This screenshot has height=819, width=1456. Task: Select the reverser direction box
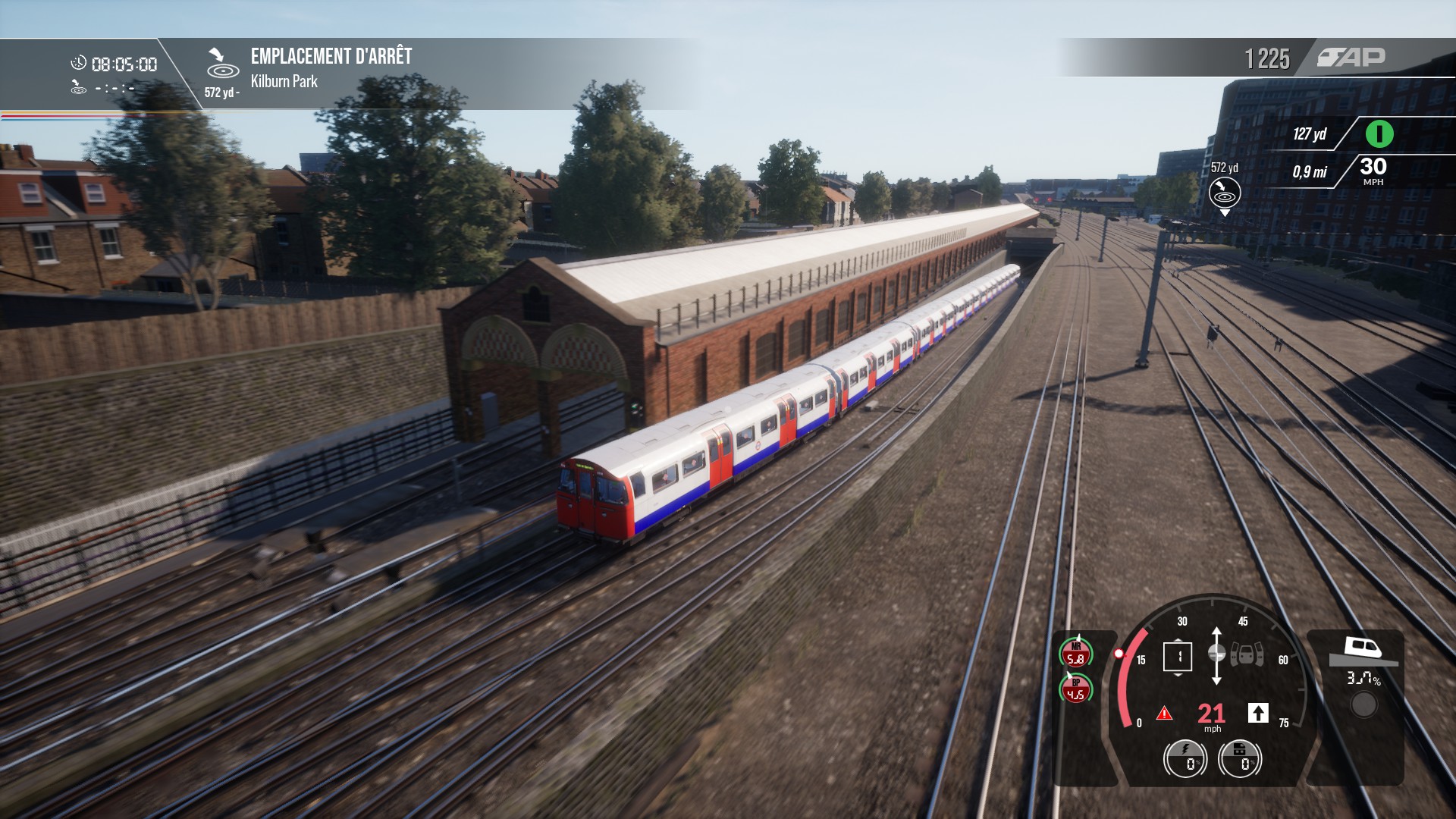[1178, 657]
